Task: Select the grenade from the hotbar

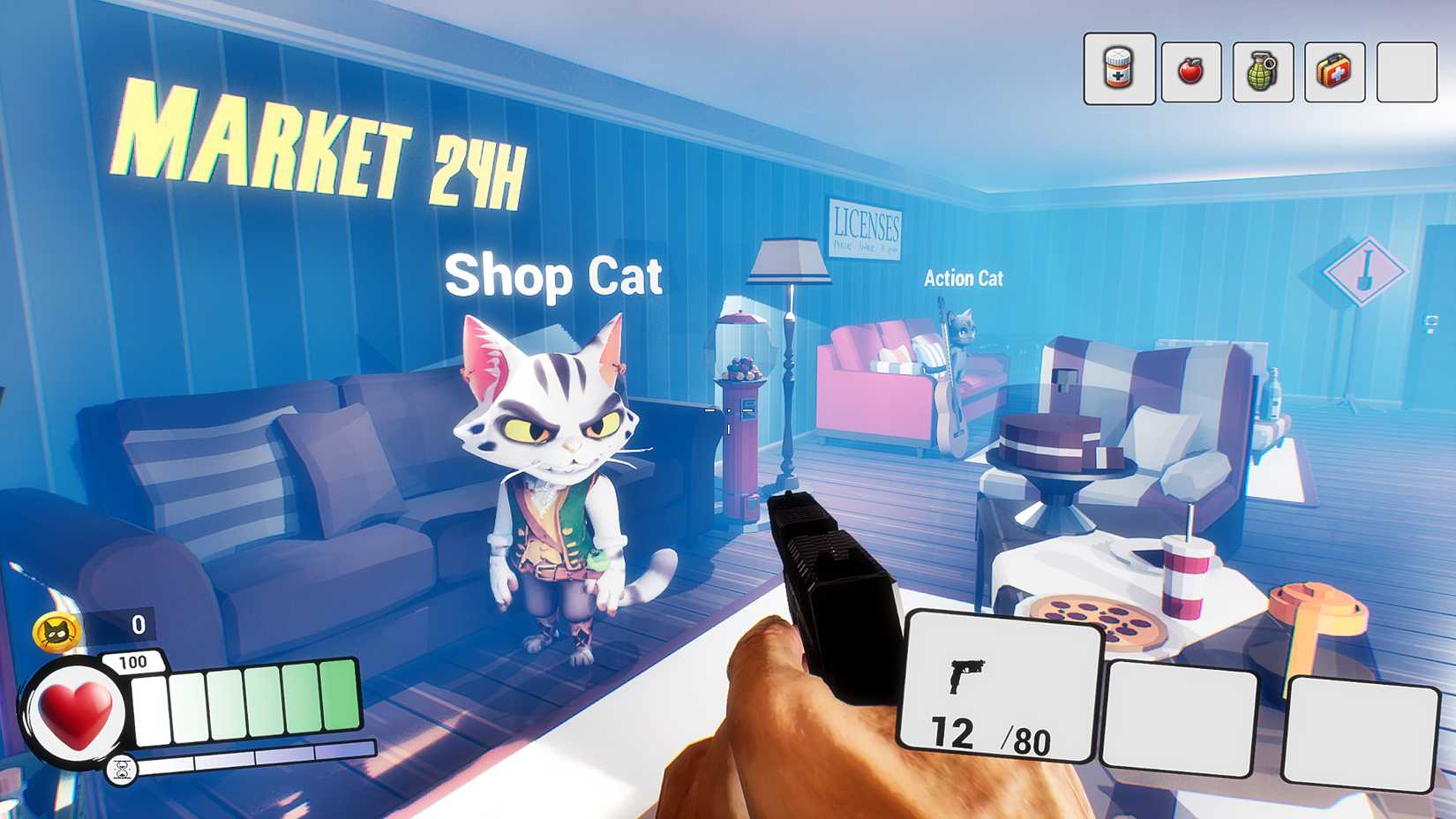Action: [1262, 69]
